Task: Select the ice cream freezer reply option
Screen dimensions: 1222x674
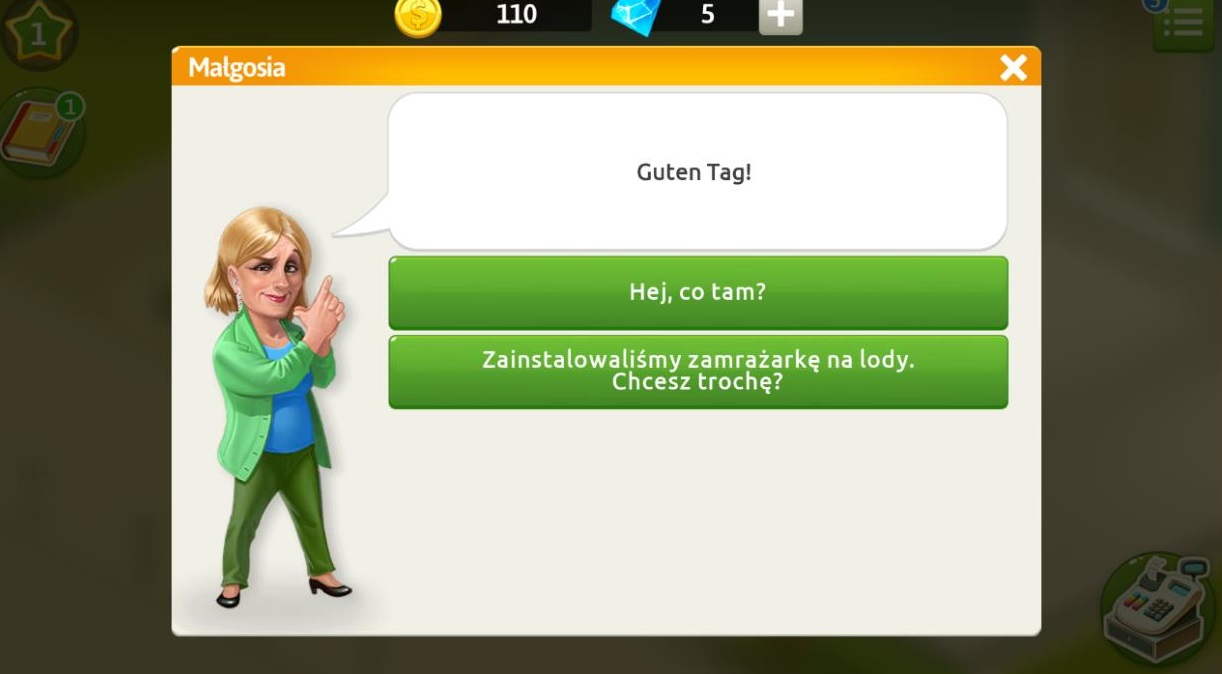Action: point(698,371)
